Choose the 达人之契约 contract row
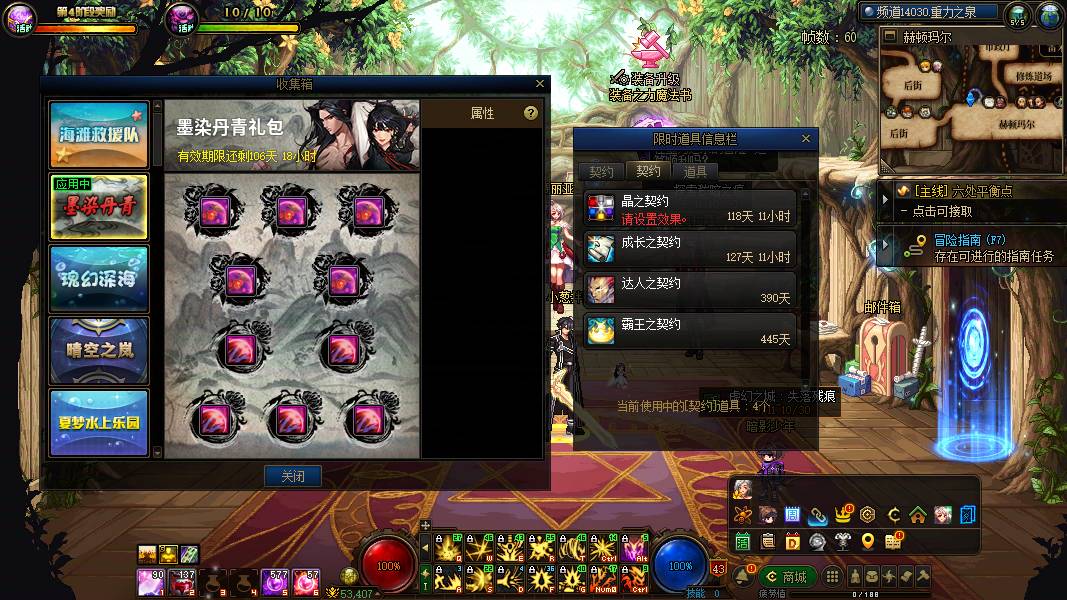The height and width of the screenshot is (600, 1067). [x=690, y=290]
